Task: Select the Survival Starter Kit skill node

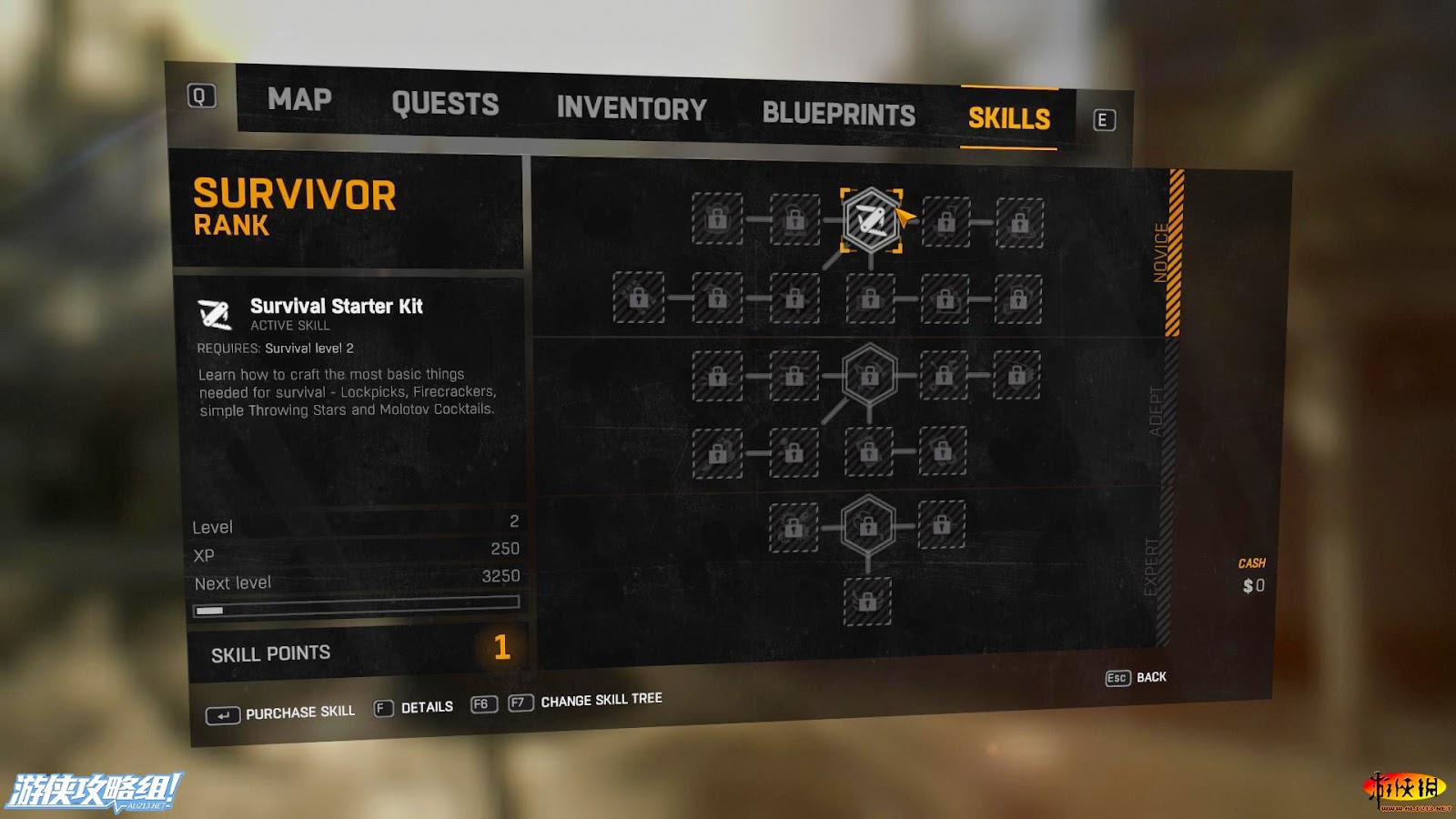Action: point(871,219)
